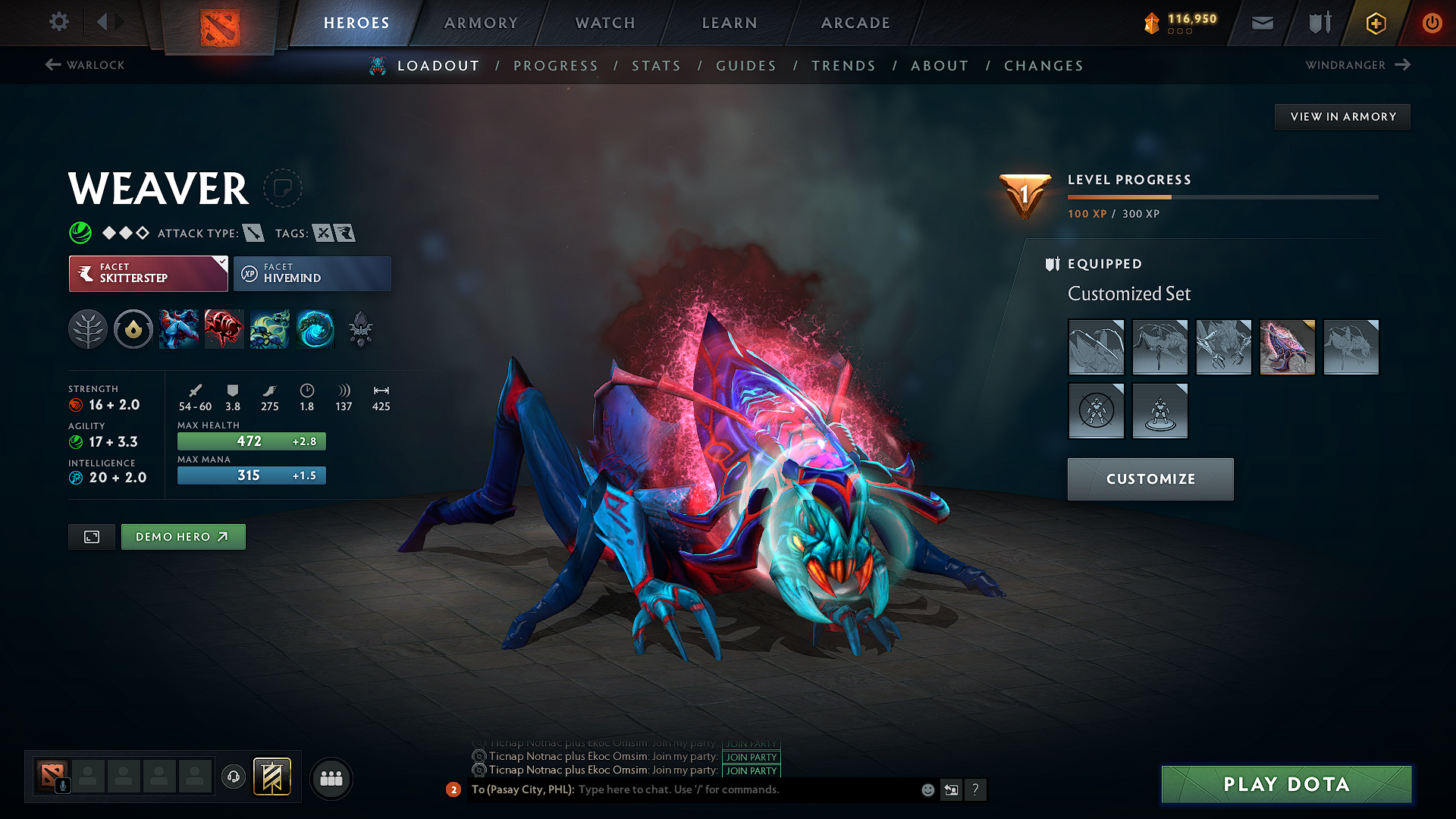
Task: Click the JOIN PARTY link in chat
Action: [751, 757]
